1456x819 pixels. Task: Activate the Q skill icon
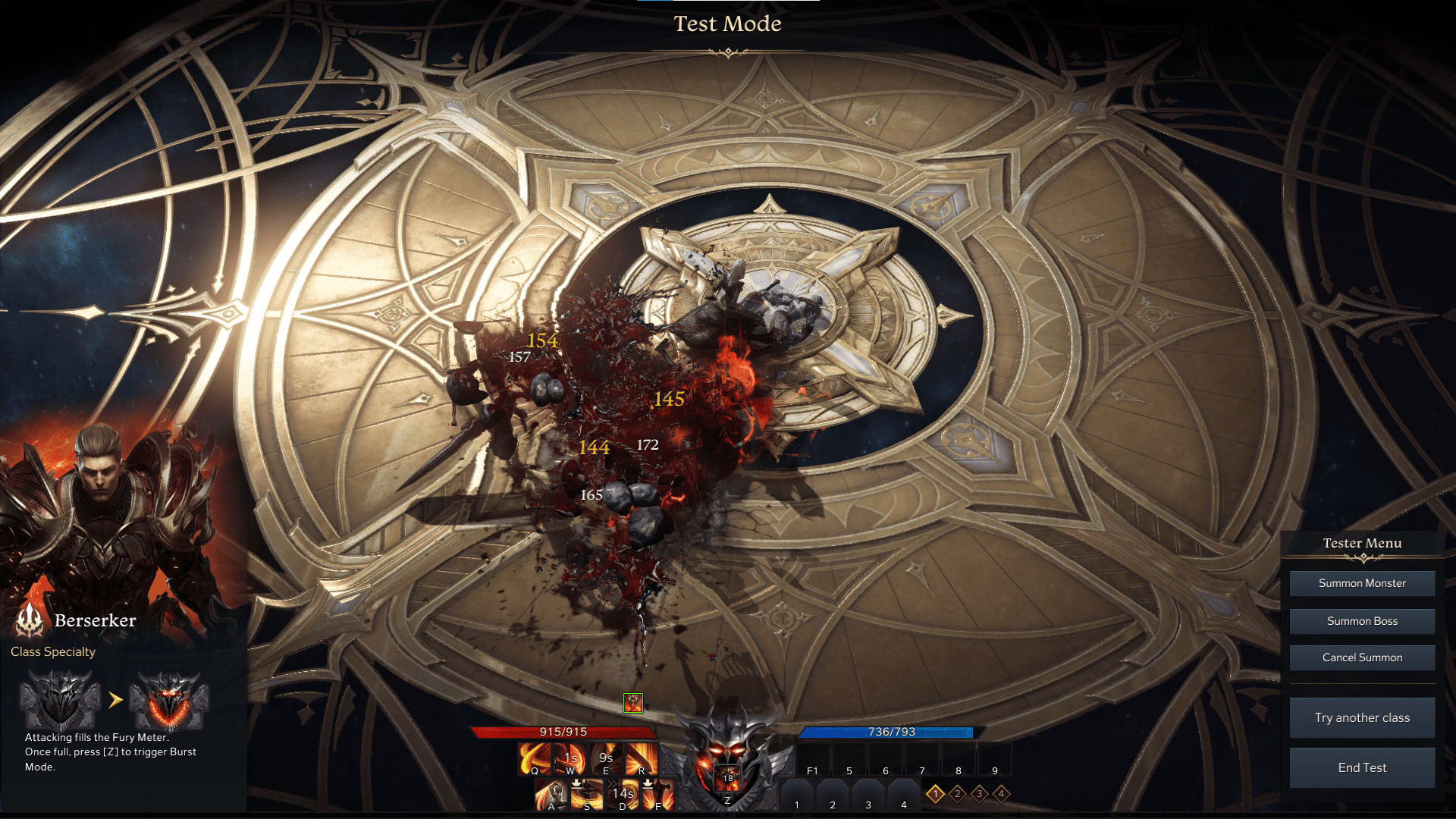[535, 758]
